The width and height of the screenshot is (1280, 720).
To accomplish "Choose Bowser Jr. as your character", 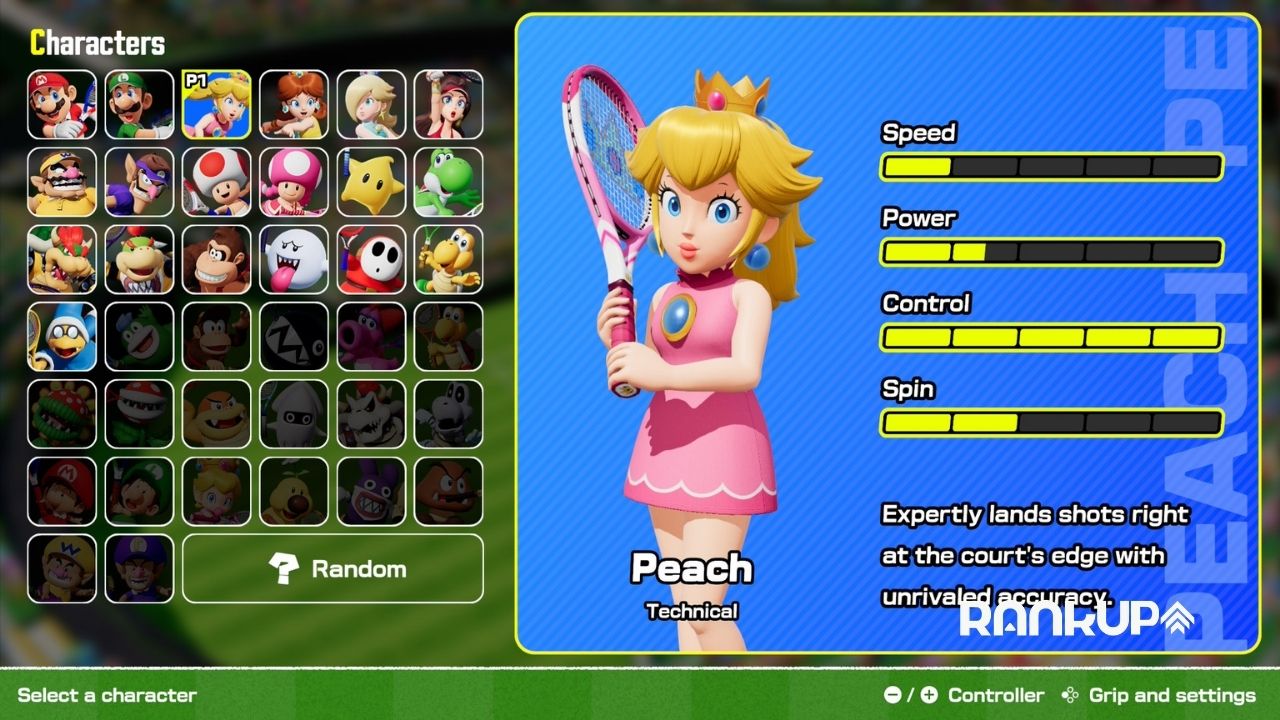I will [x=139, y=259].
